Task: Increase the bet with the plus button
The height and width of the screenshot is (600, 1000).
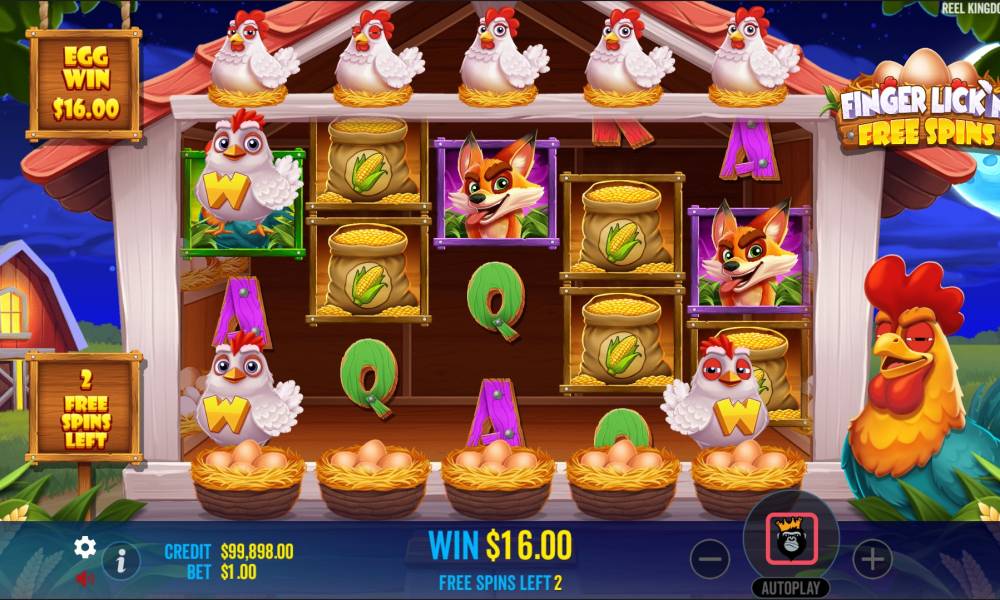Action: tap(871, 559)
